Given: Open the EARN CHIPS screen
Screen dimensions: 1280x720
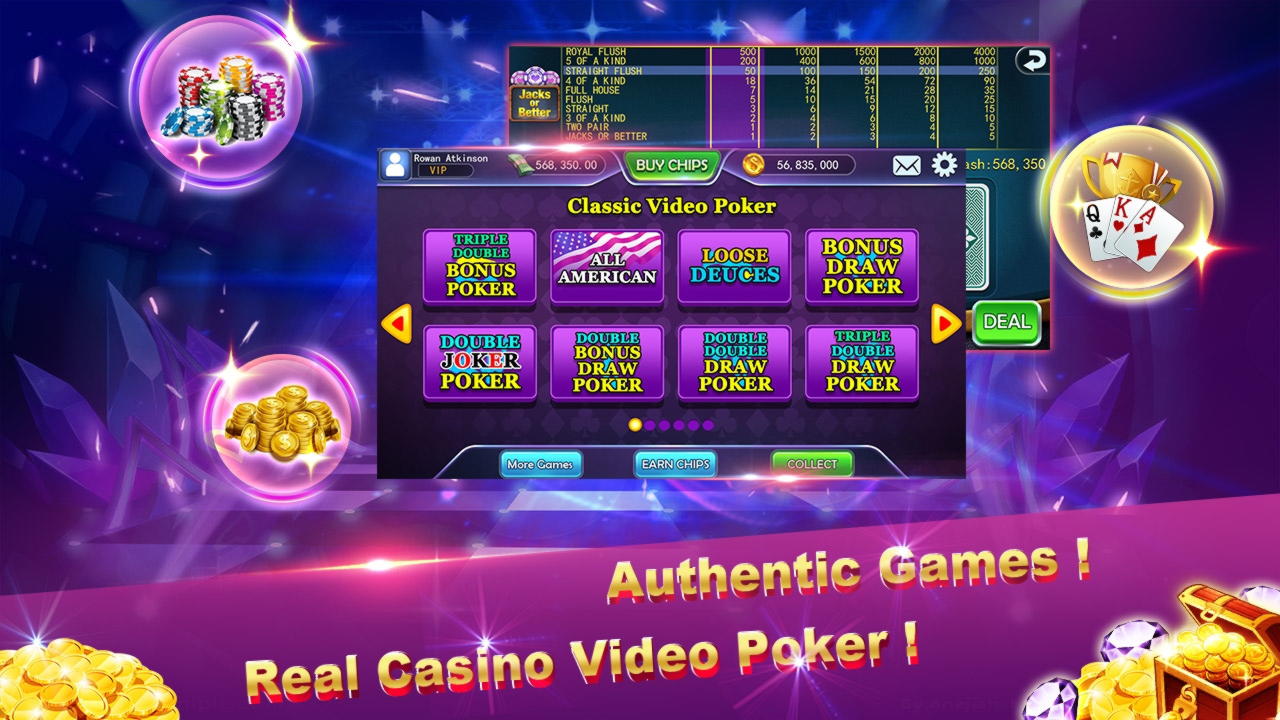Looking at the screenshot, I should tap(676, 464).
